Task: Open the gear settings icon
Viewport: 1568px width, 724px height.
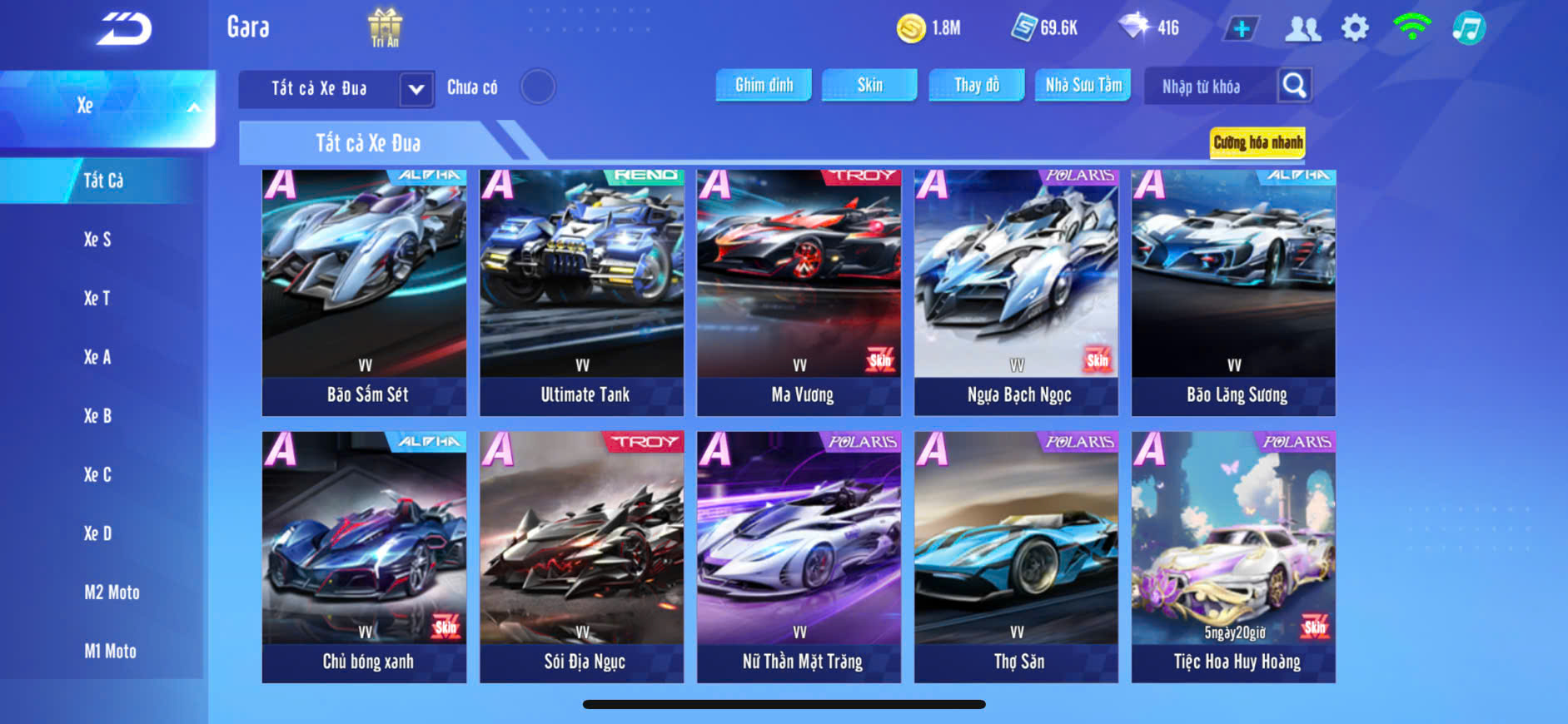Action: click(x=1355, y=28)
